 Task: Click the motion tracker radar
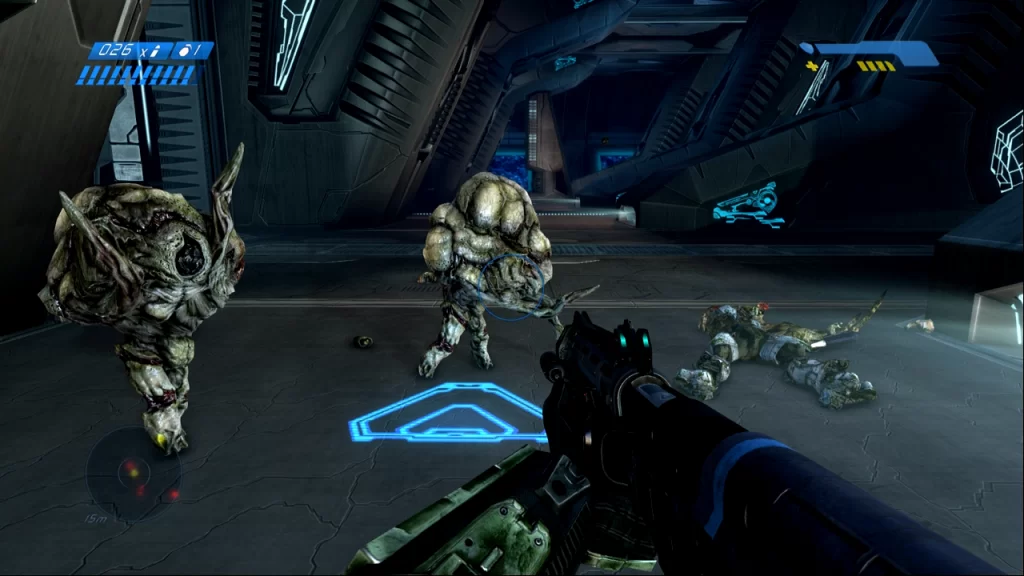(133, 474)
